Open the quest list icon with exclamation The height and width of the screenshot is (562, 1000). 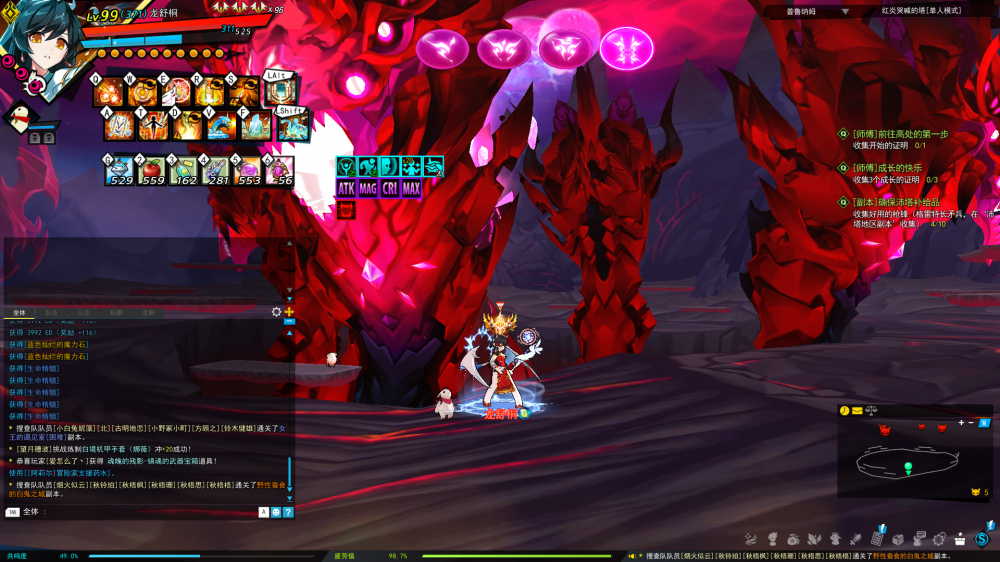(878, 537)
